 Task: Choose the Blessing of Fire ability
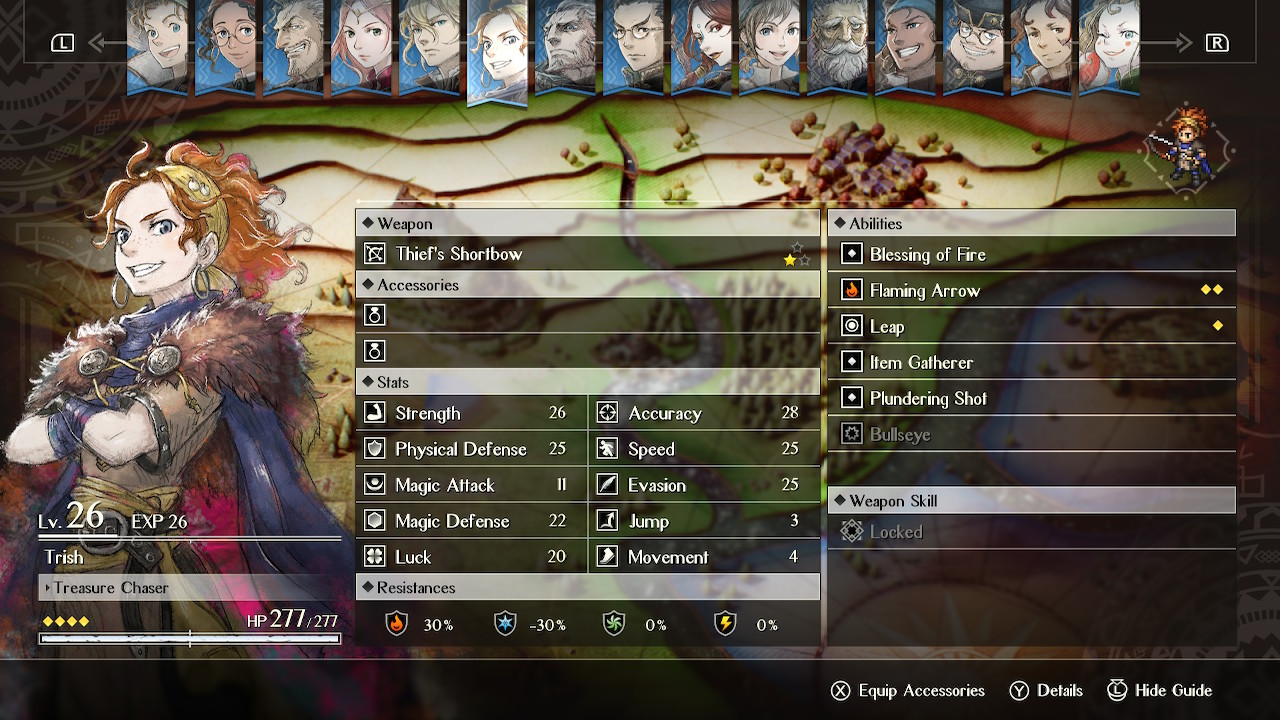1031,255
